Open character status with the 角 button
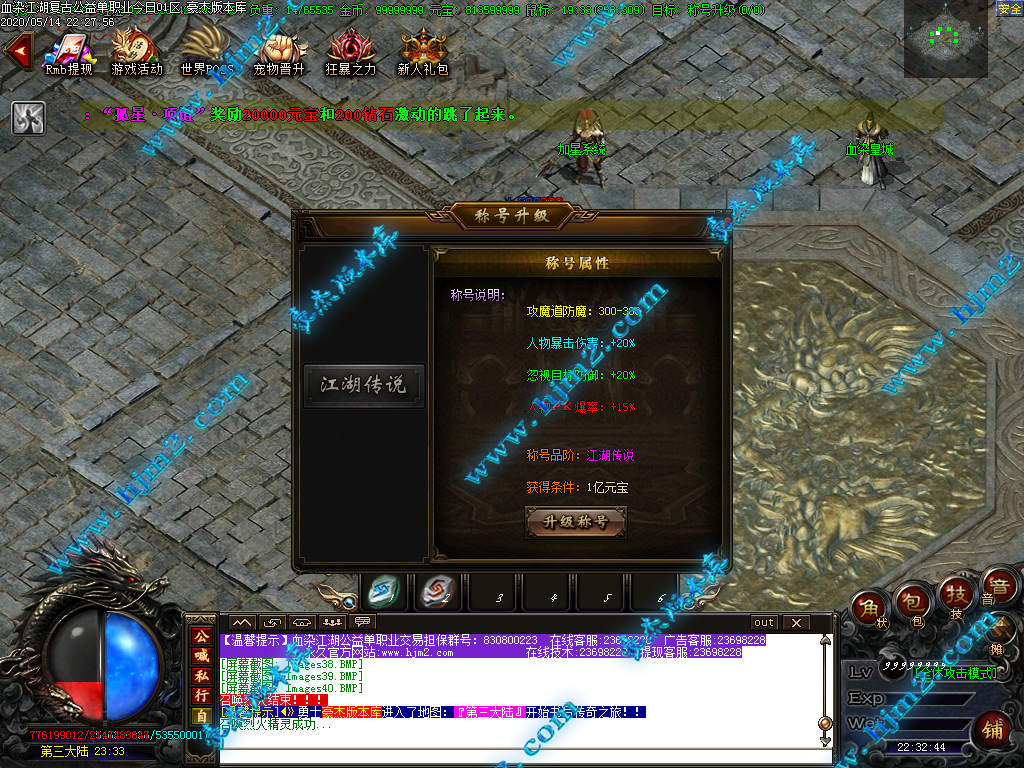 (868, 607)
